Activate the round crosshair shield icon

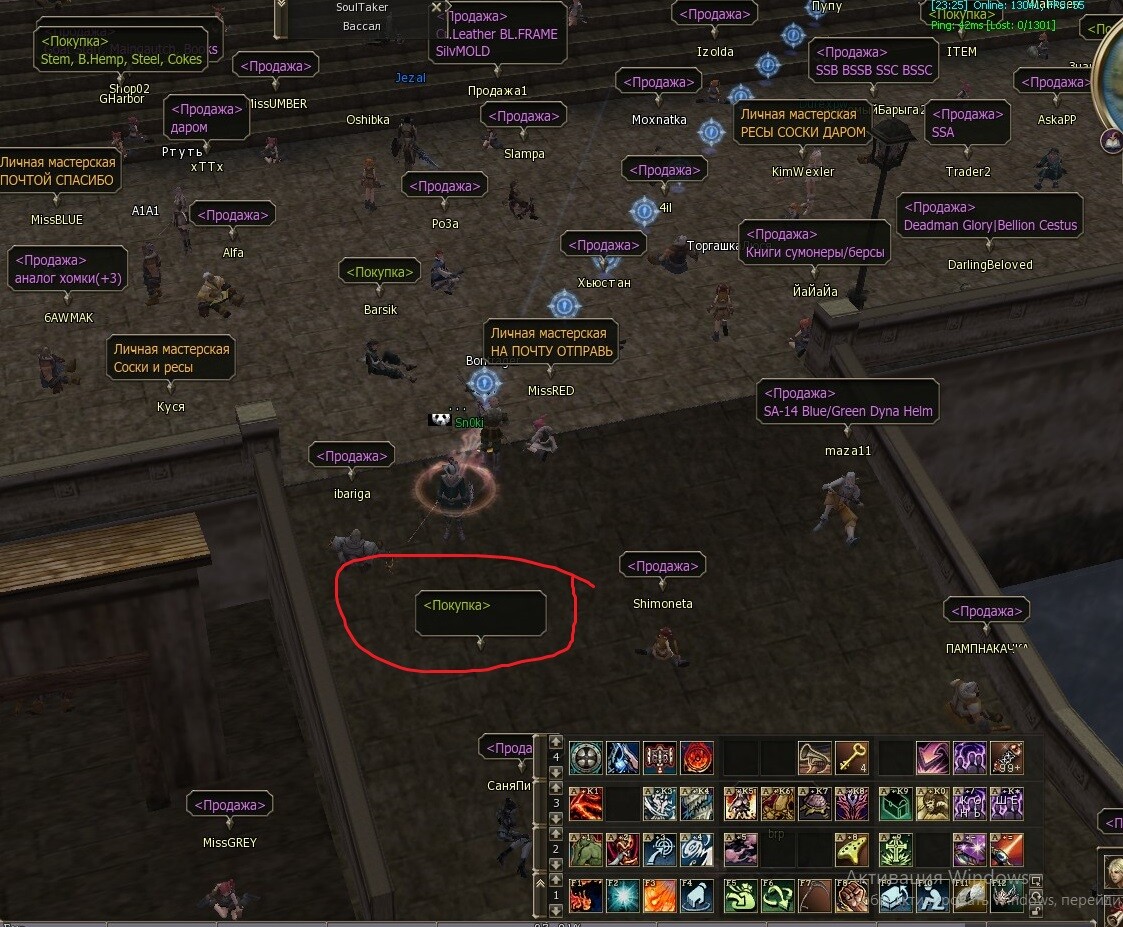click(585, 758)
